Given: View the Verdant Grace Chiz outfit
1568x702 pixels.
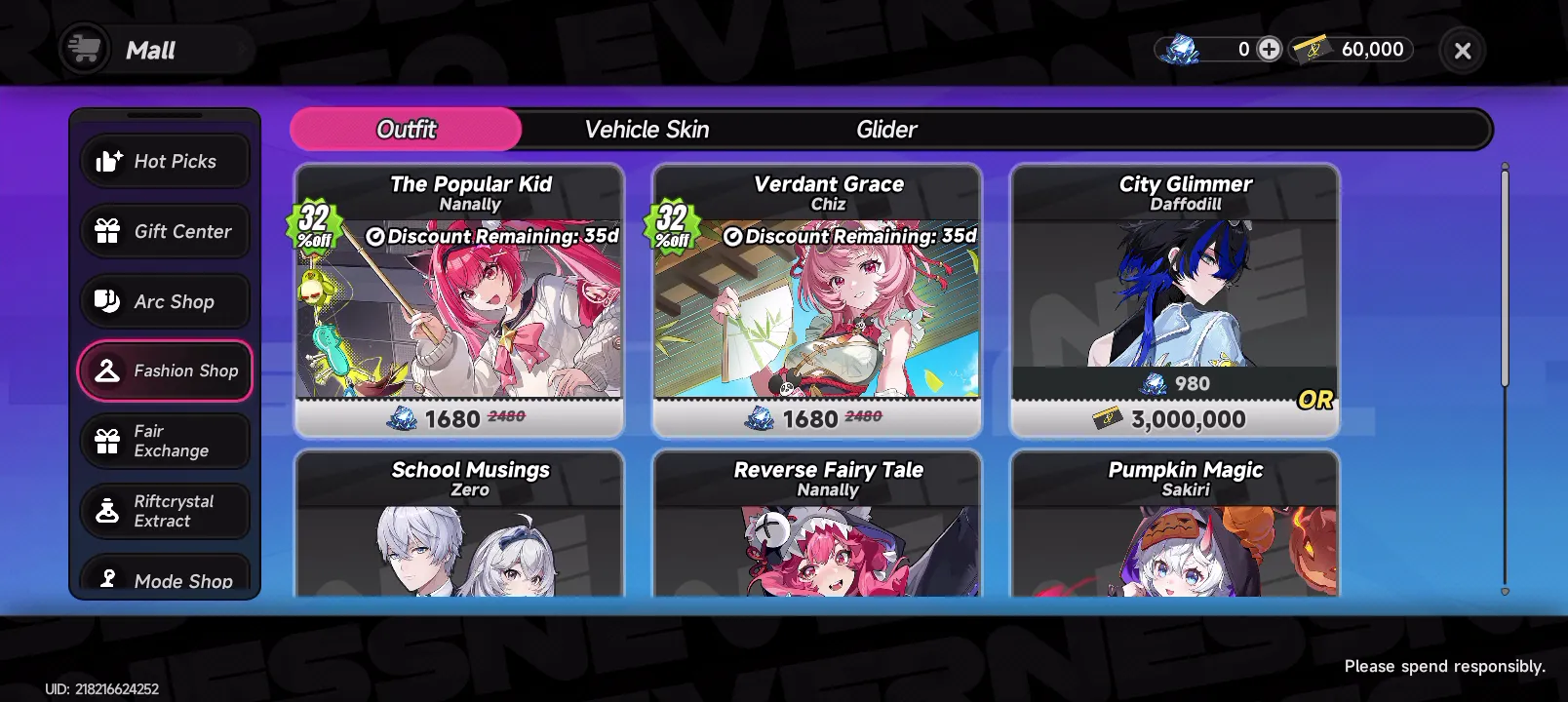Looking at the screenshot, I should pos(817,300).
